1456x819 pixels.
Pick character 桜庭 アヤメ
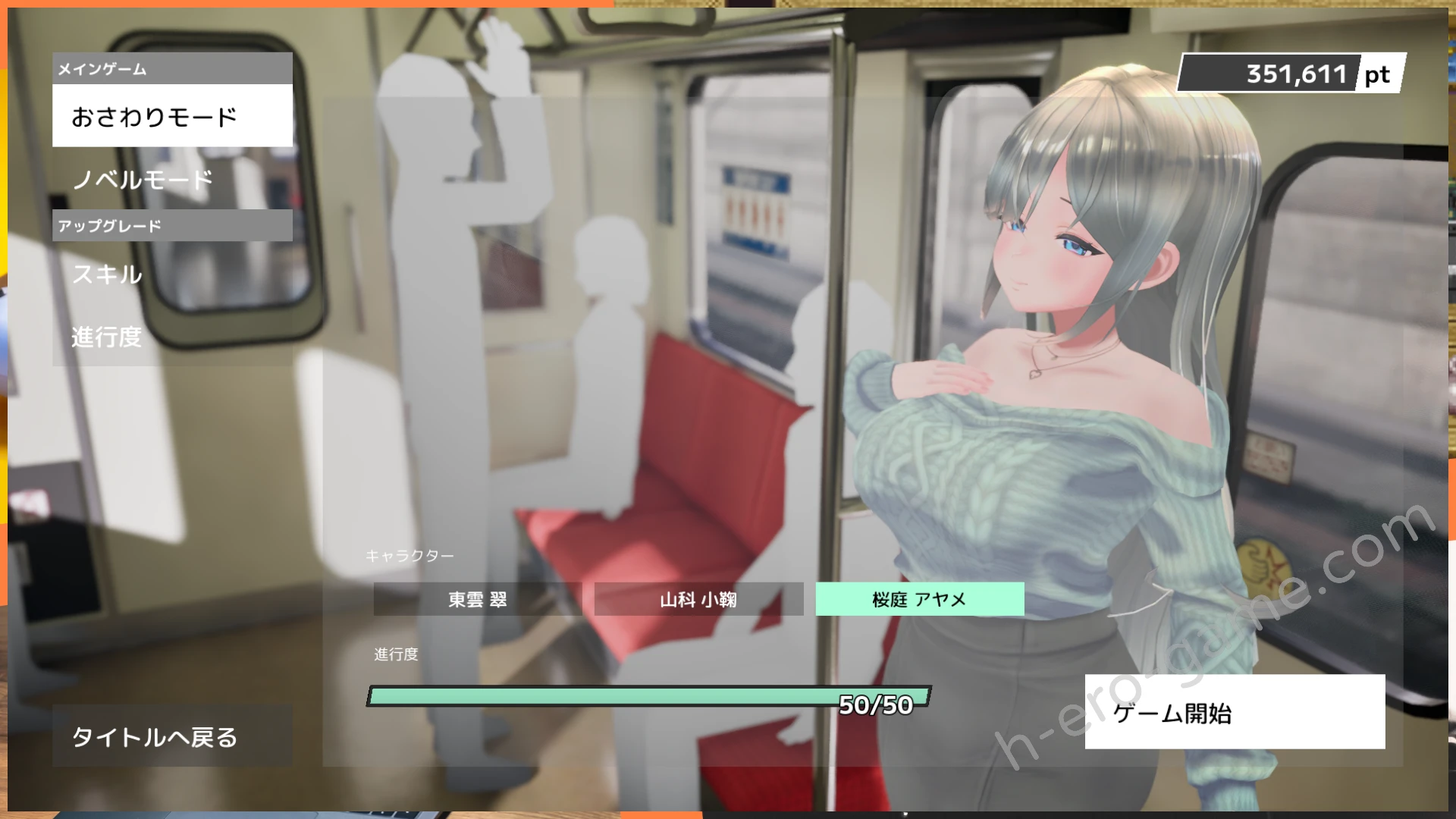coord(919,599)
